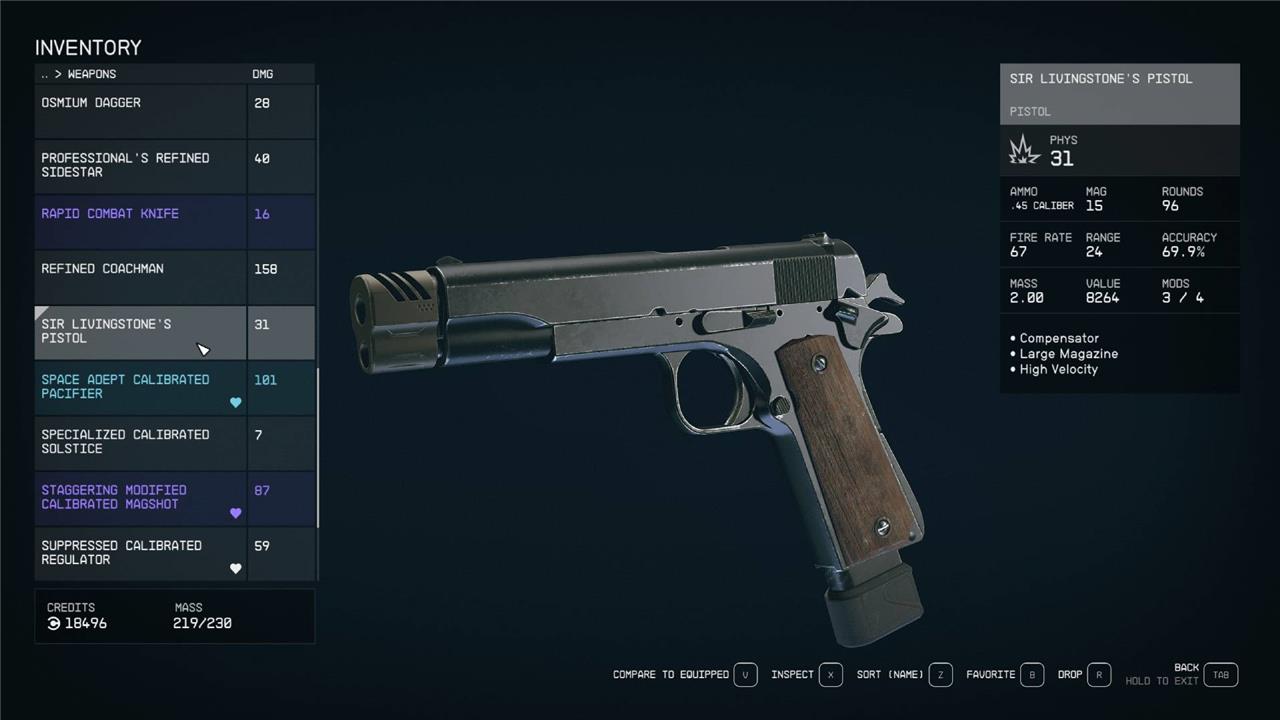Select Sir Livingstone's Pistol entry
This screenshot has width=1280, height=720.
pyautogui.click(x=140, y=332)
